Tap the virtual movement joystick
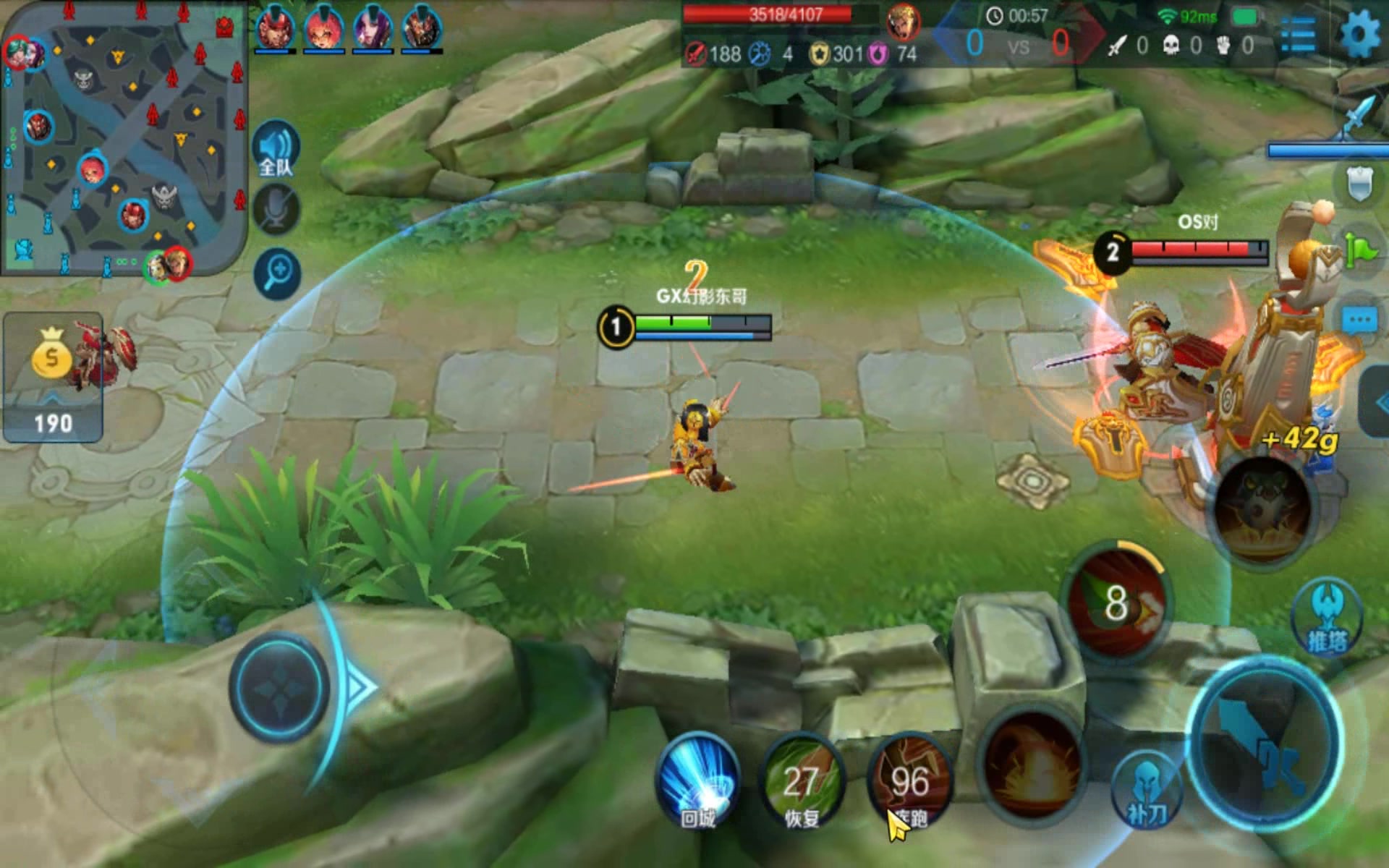1389x868 pixels. [x=280, y=687]
